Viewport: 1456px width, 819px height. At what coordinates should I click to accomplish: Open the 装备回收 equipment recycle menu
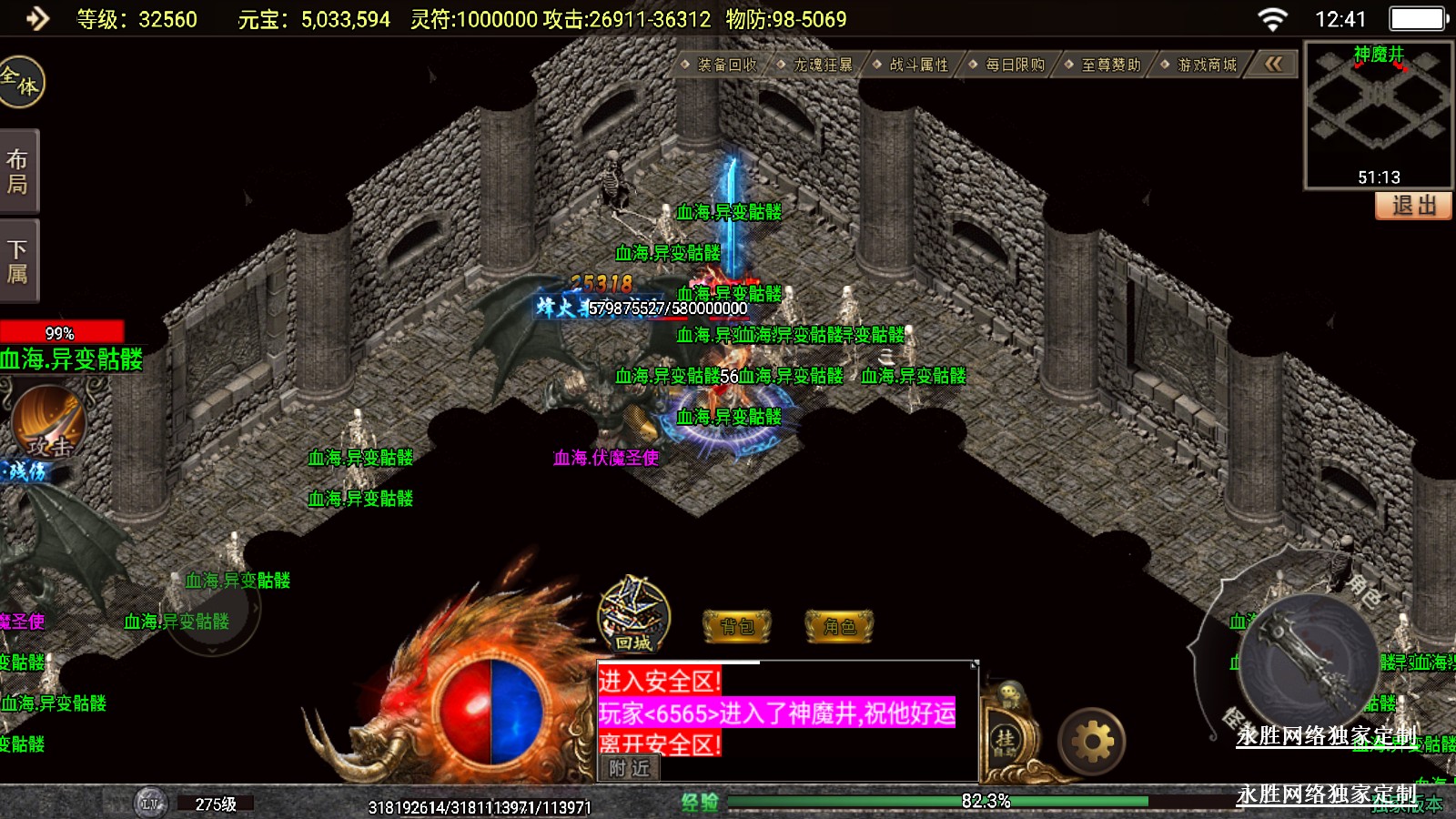tap(725, 65)
